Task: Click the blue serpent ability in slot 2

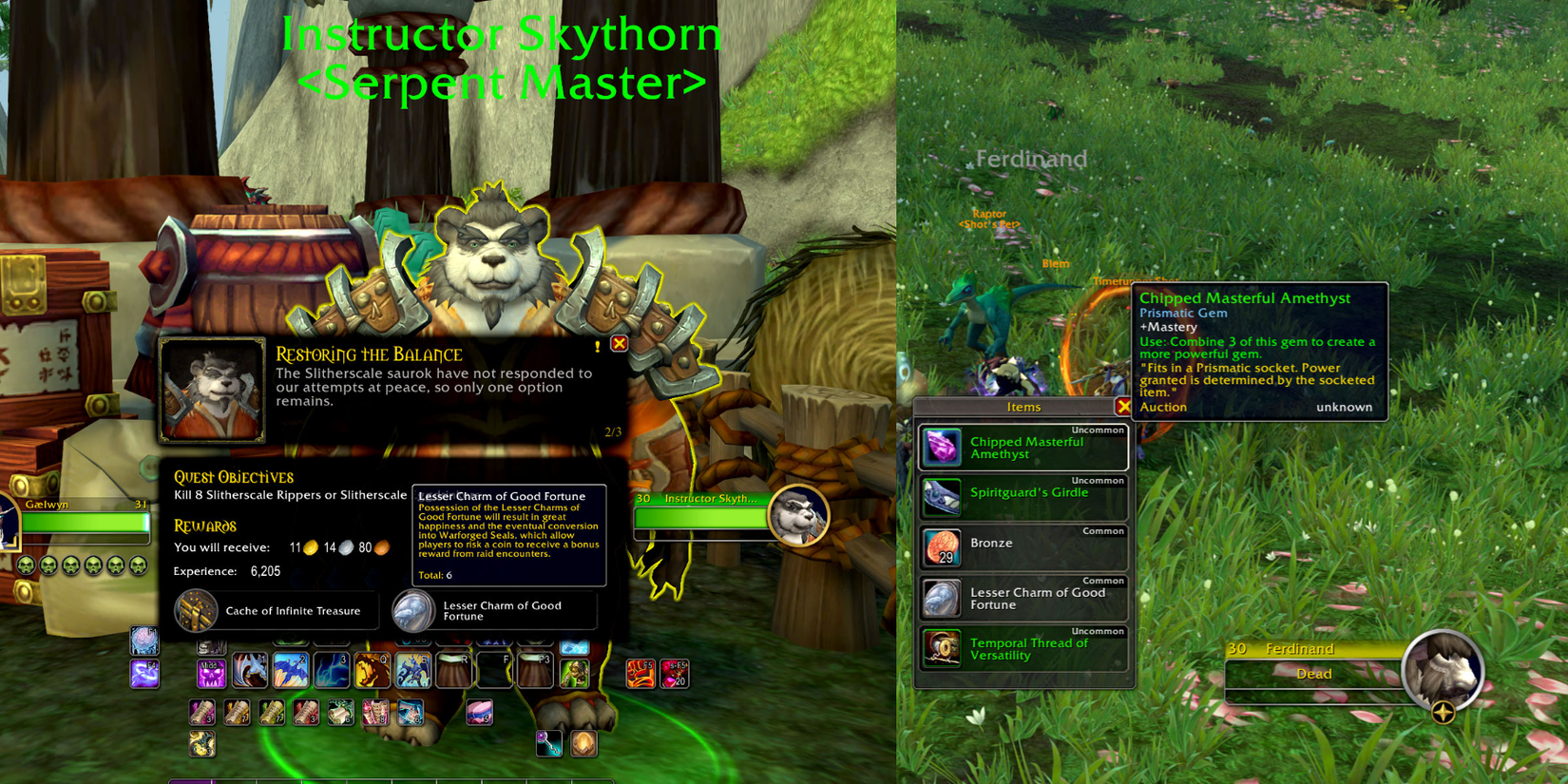Action: tap(289, 670)
